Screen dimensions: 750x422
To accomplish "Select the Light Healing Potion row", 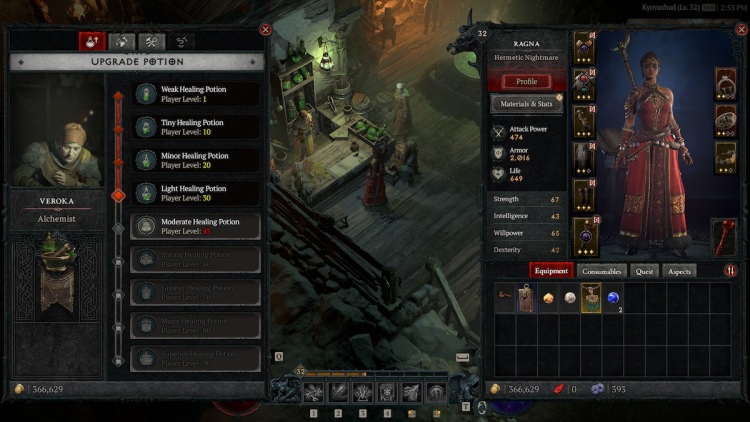I will coord(196,194).
